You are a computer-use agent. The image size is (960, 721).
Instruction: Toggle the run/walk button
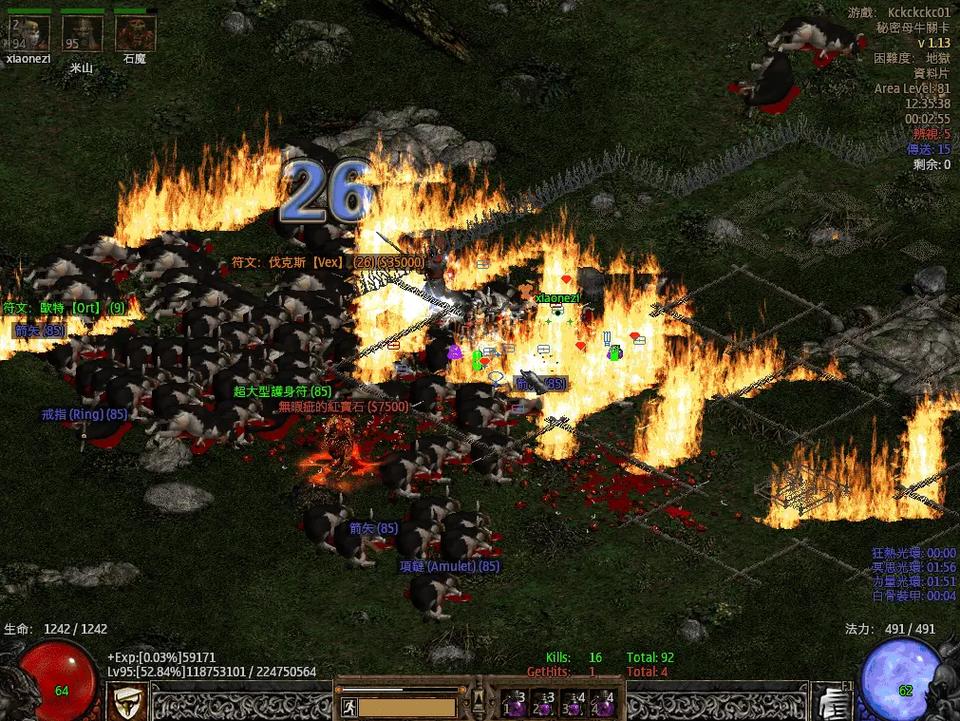pos(349,707)
